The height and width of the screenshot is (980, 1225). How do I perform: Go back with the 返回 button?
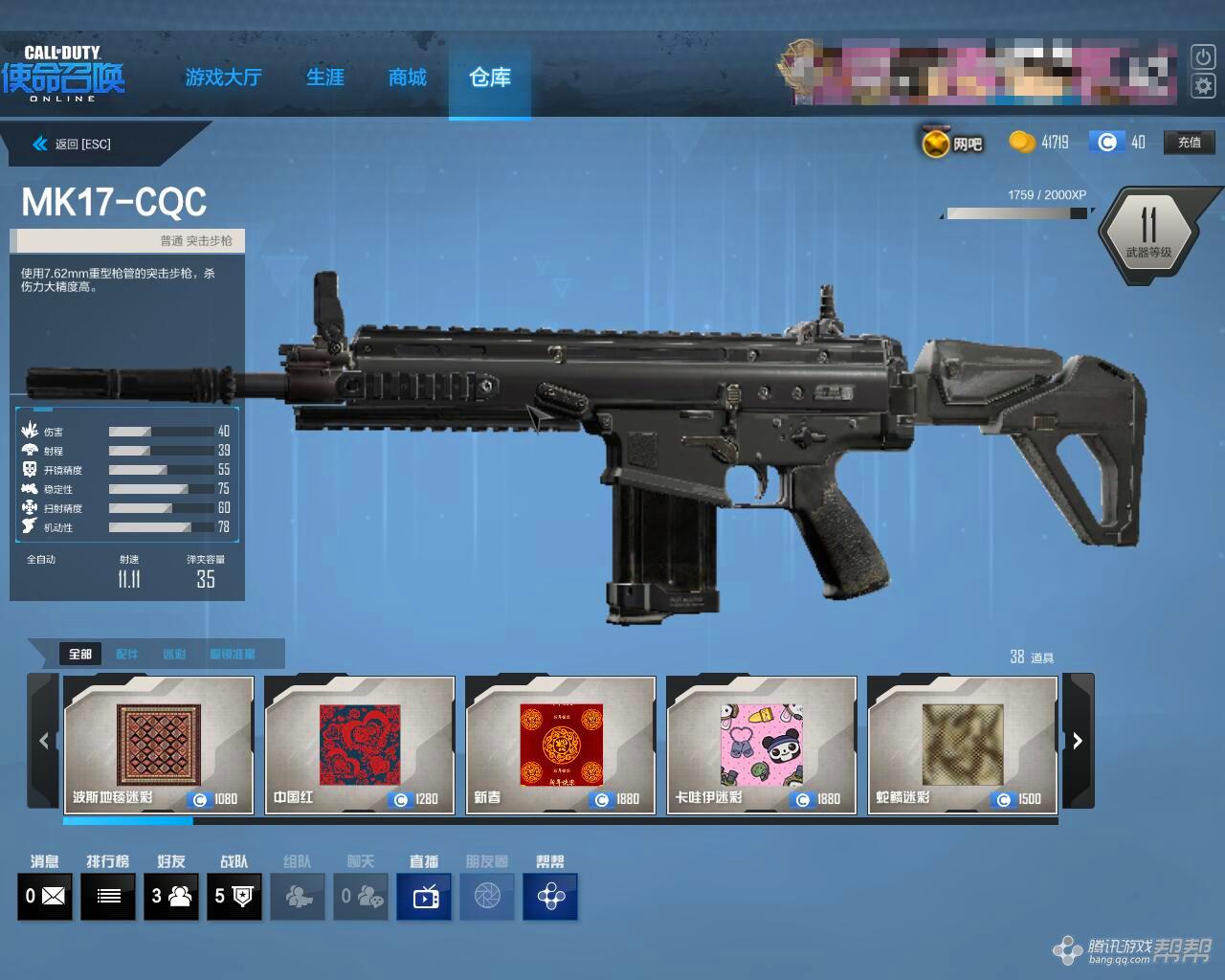coord(73,145)
